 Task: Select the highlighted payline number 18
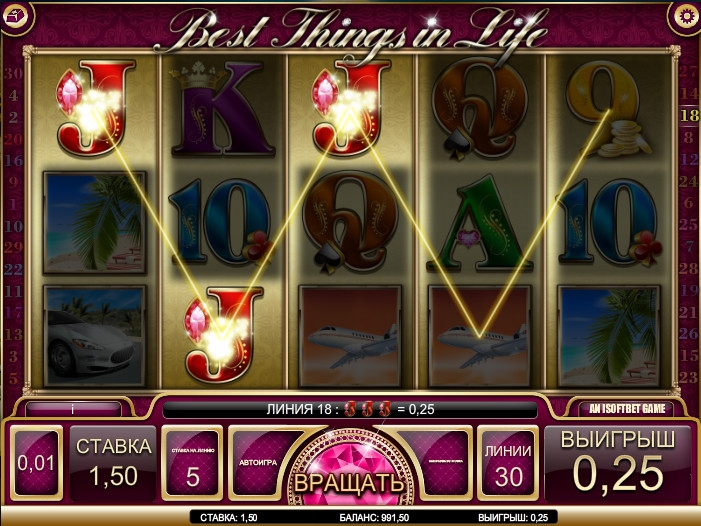689,115
